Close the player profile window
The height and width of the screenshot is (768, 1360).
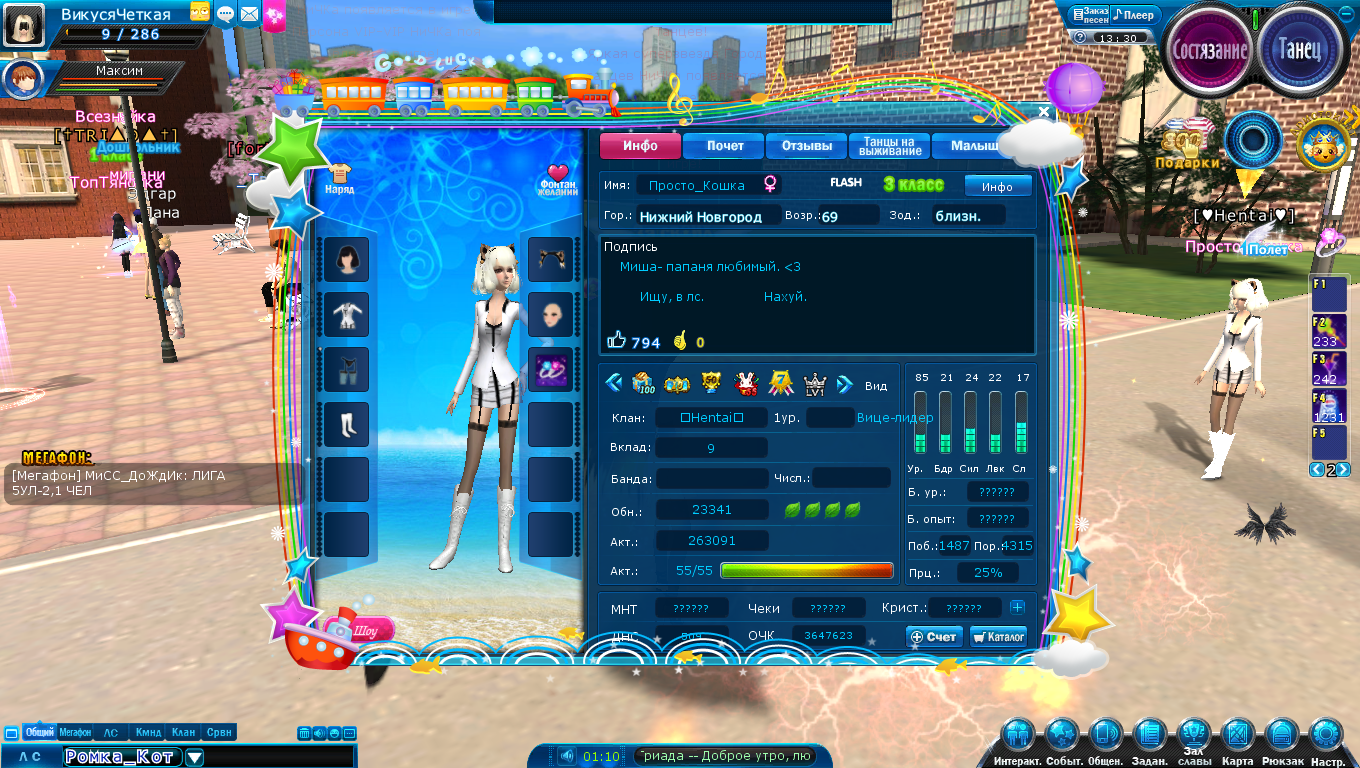pos(1044,112)
